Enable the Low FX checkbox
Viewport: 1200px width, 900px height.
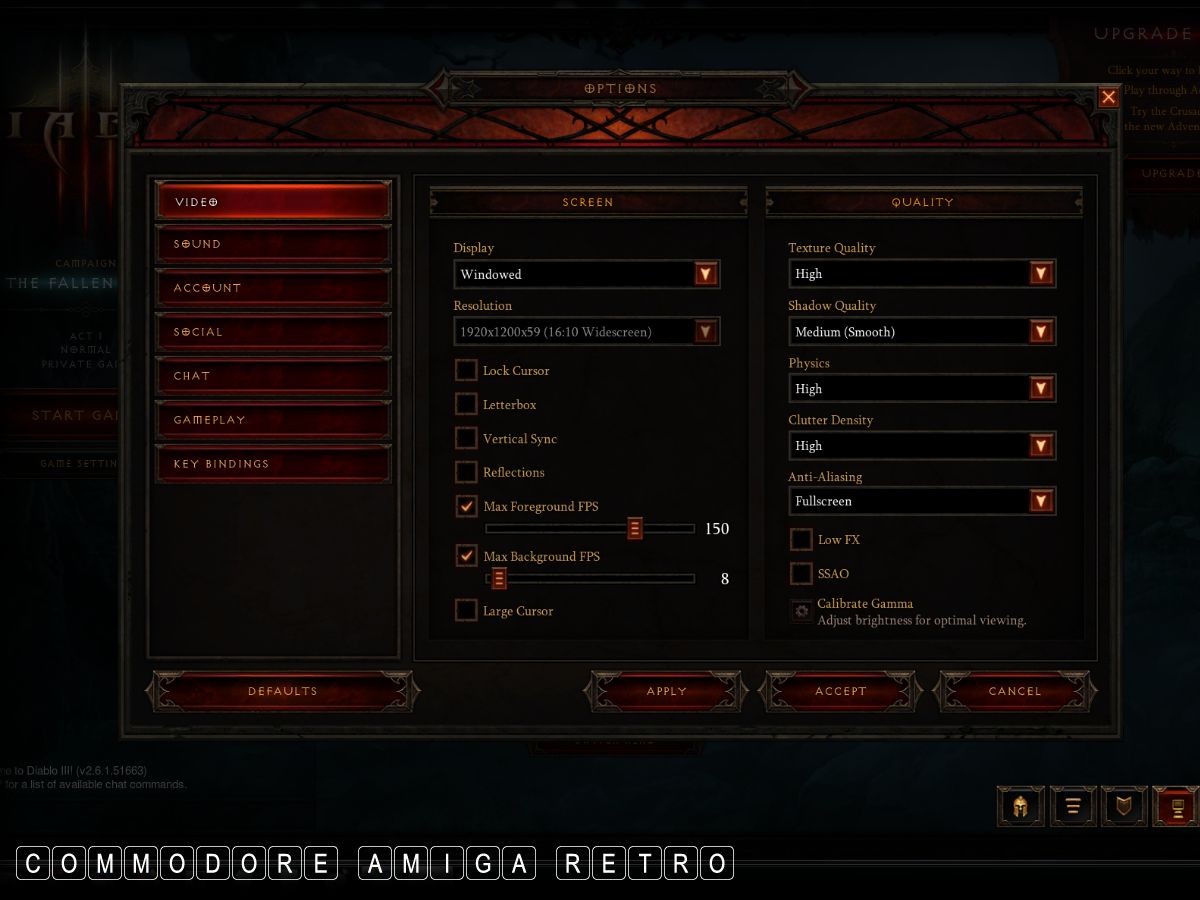coord(801,540)
